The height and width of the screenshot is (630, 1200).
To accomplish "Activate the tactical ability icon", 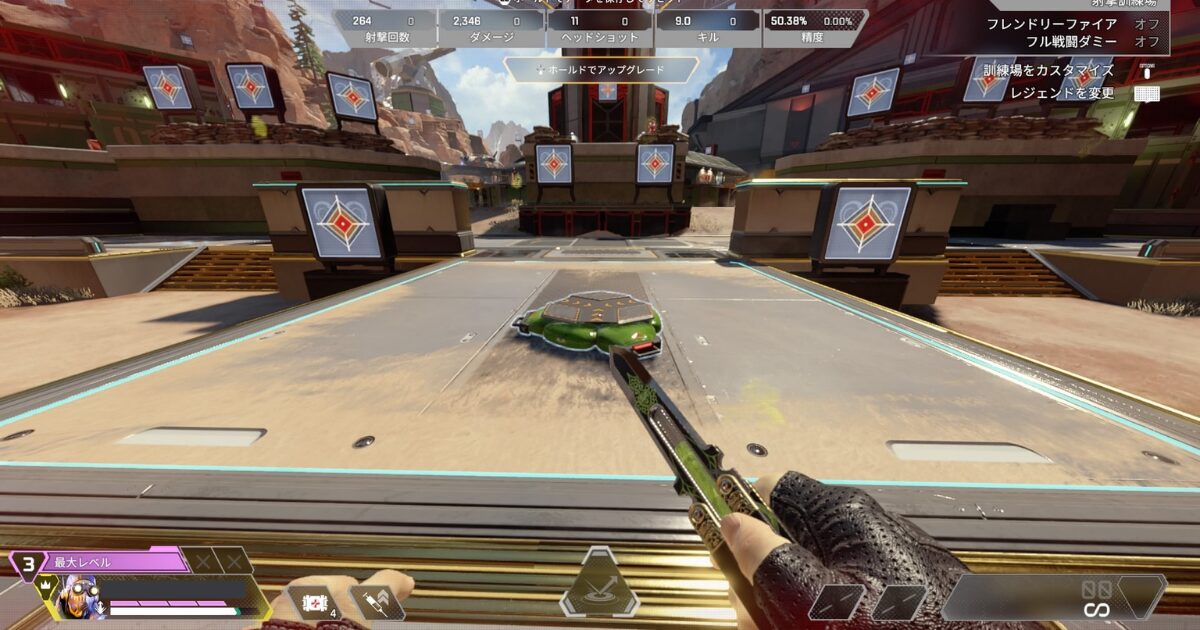I will [x=599, y=585].
